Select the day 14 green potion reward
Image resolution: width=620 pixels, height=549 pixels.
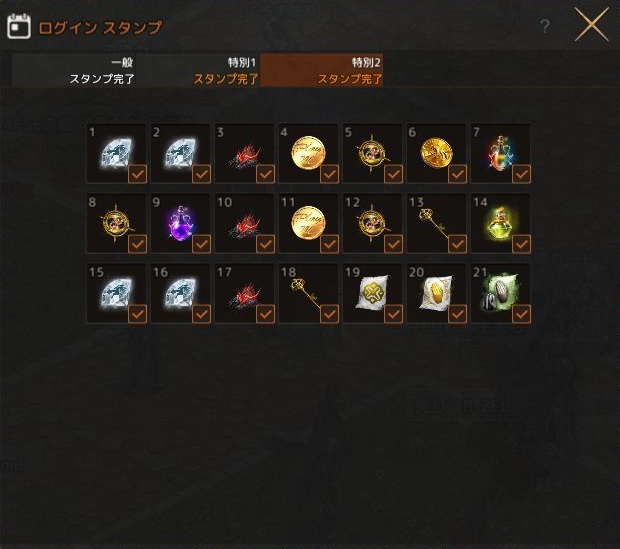pyautogui.click(x=501, y=223)
